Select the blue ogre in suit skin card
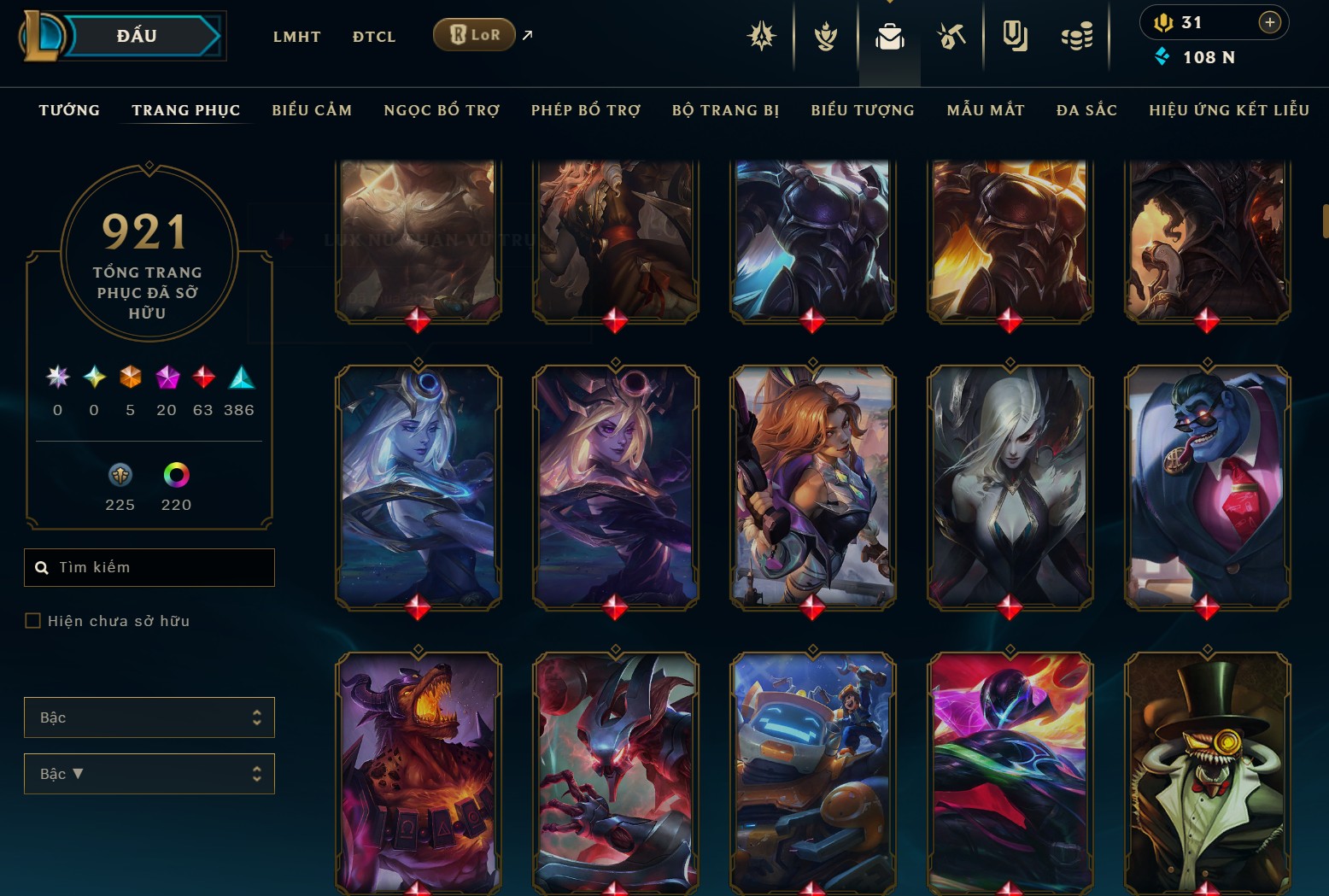Image resolution: width=1329 pixels, height=896 pixels. [1207, 487]
